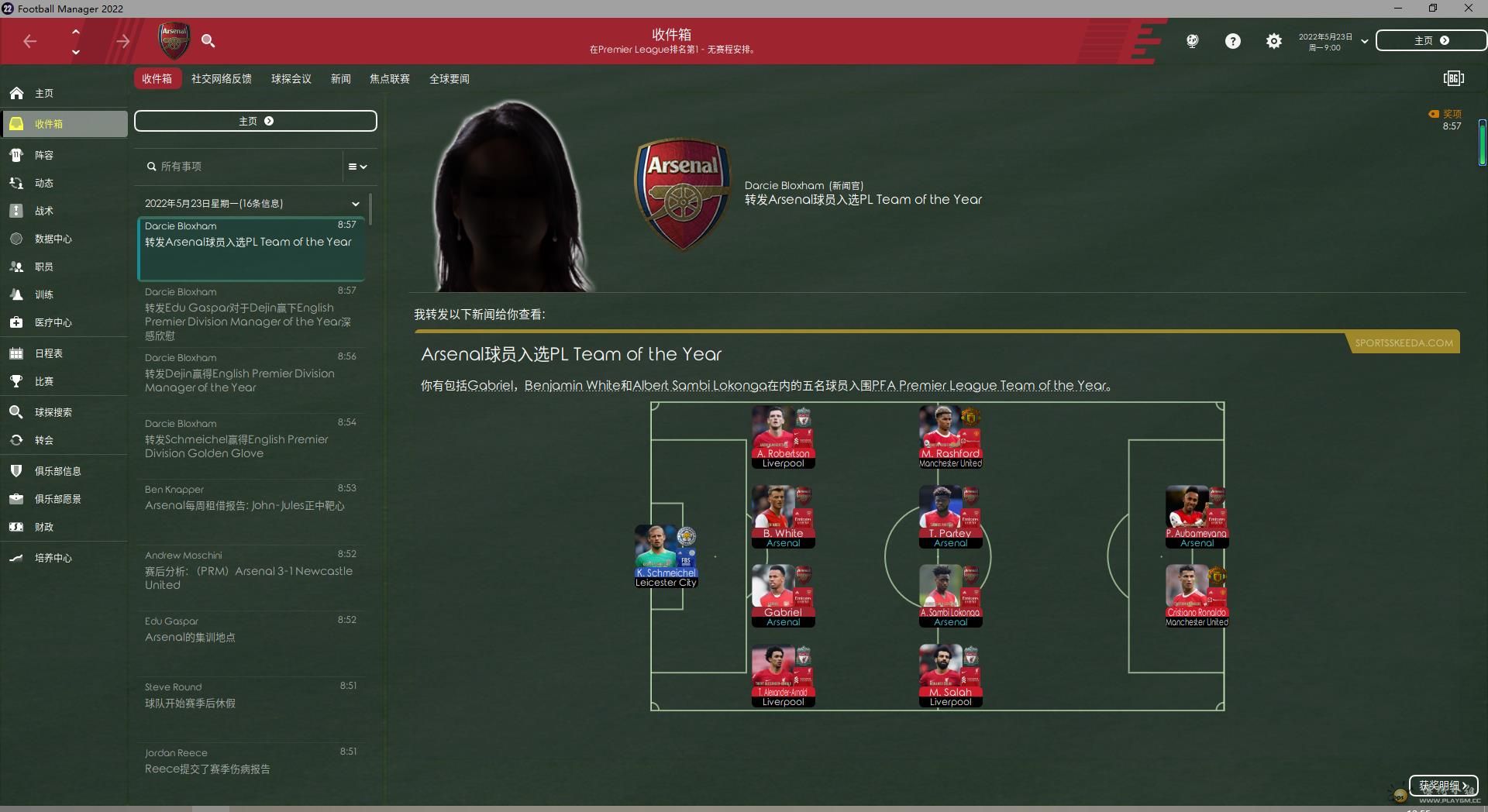This screenshot has width=1488, height=812.
Task: Close the Football Manager window
Action: (x=1468, y=9)
